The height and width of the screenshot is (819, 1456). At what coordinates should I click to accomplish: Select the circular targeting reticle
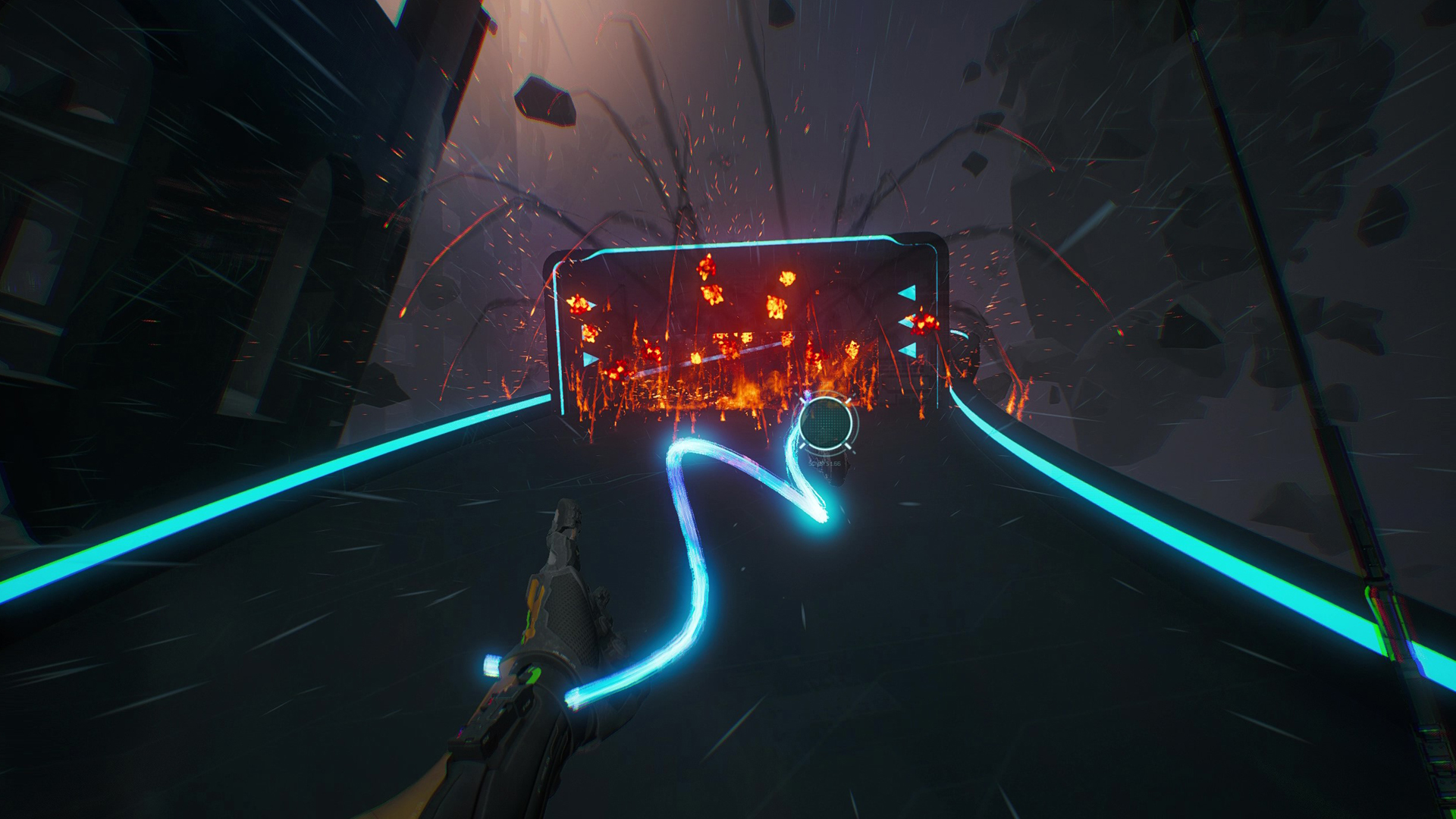point(827,425)
